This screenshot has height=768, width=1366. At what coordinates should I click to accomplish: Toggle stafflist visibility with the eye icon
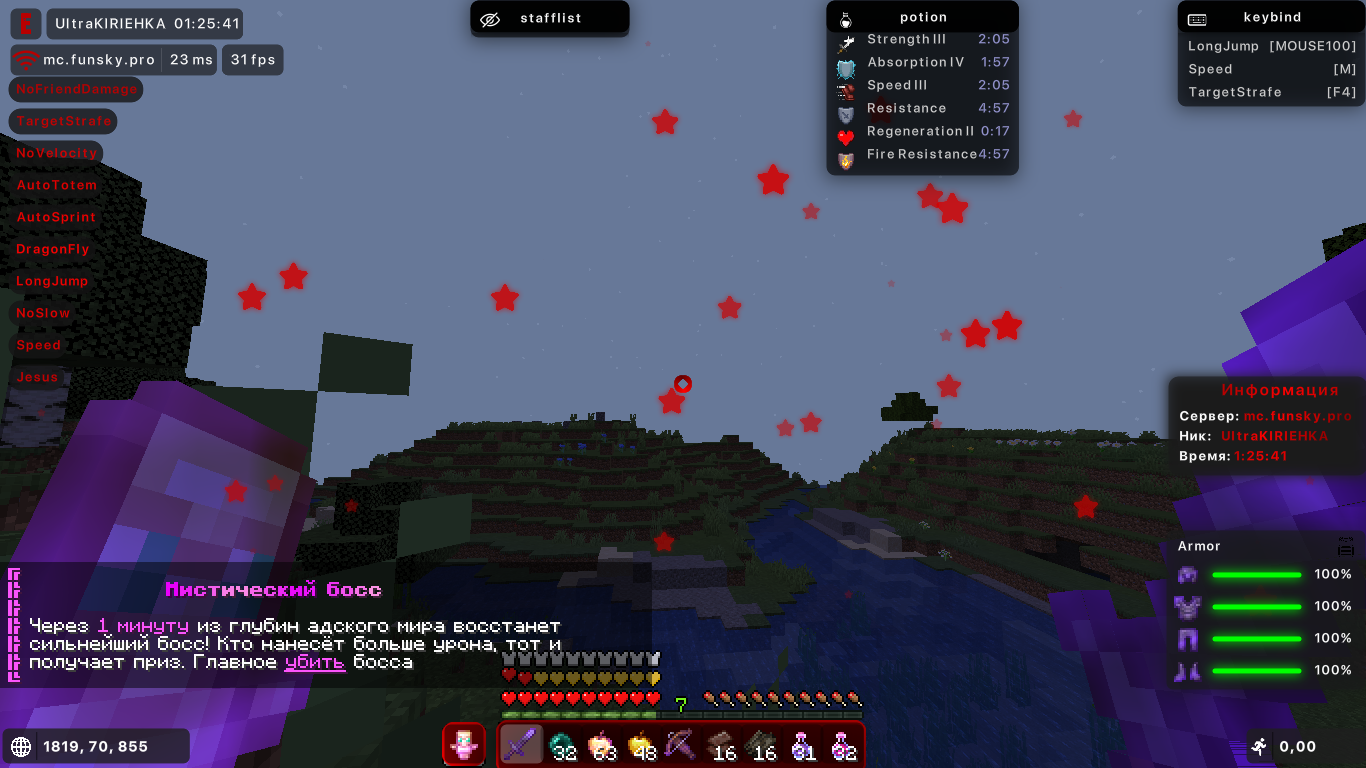pos(489,17)
